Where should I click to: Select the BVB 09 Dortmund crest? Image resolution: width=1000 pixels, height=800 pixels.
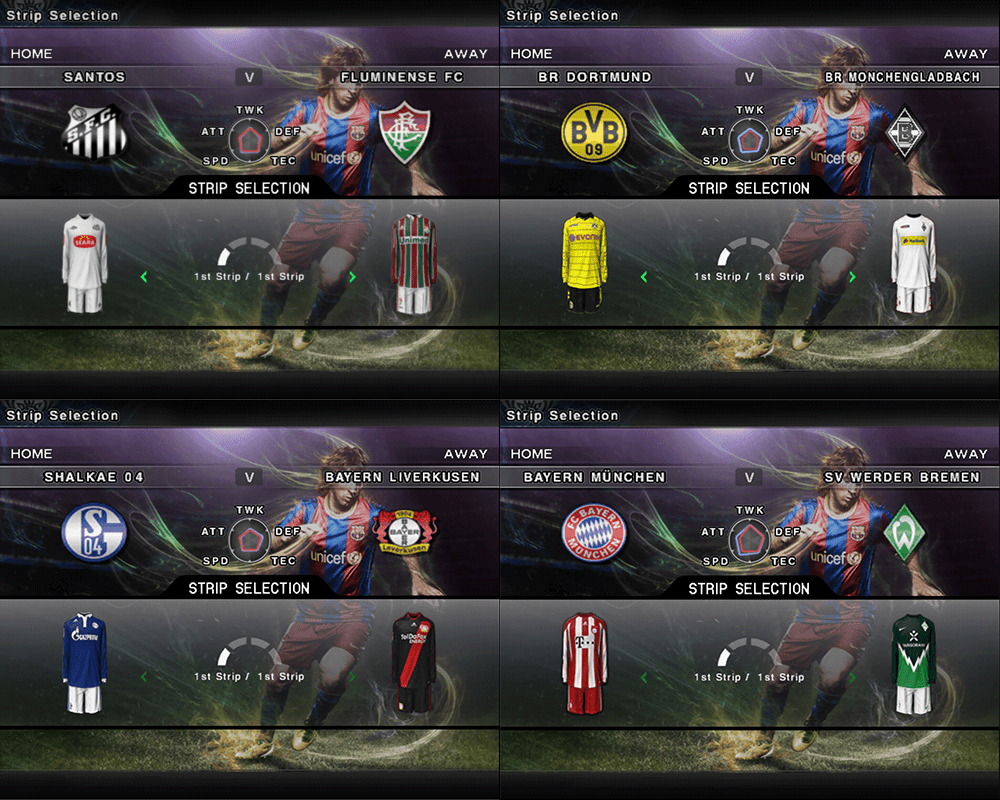[594, 133]
